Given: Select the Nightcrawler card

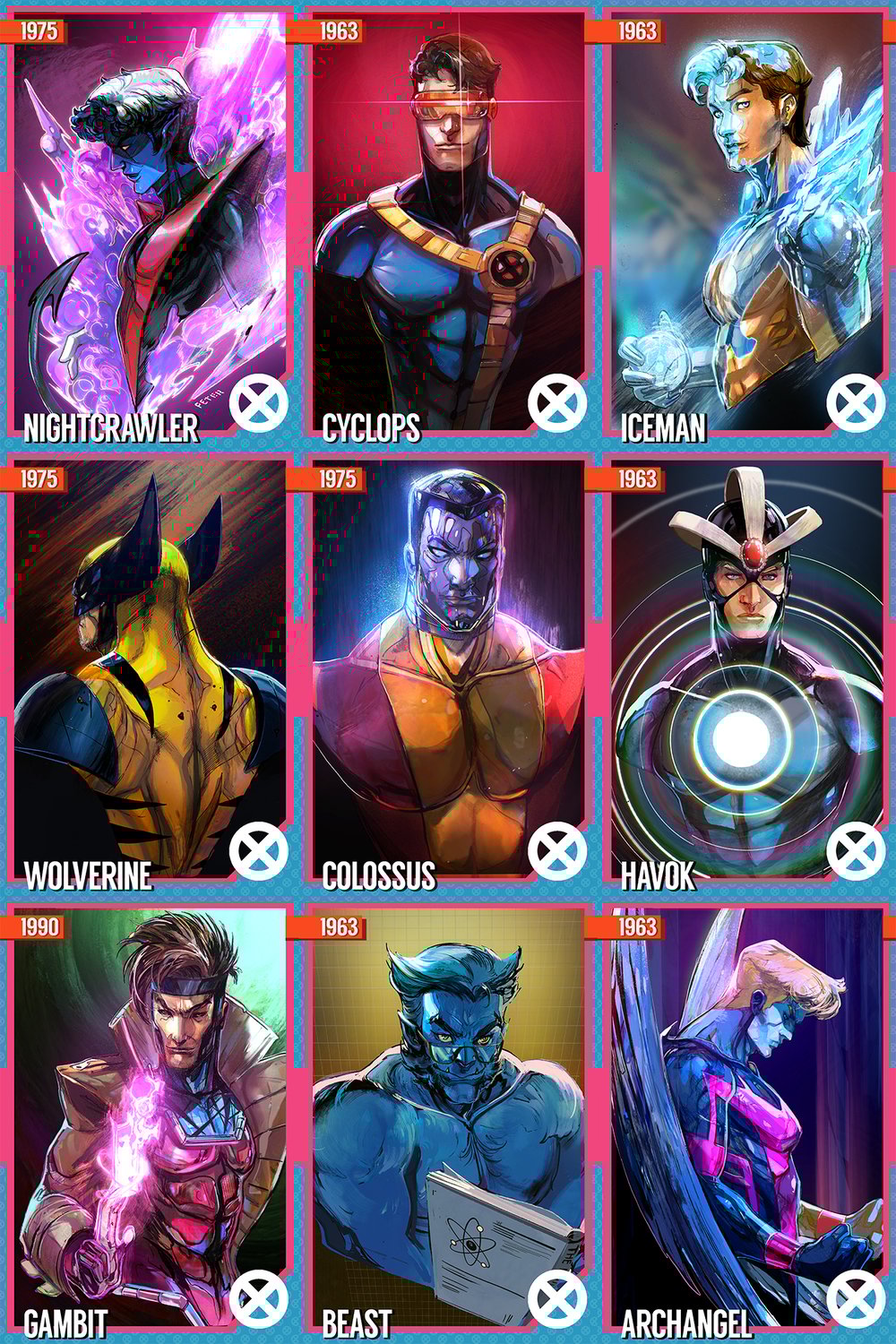Looking at the screenshot, I should [149, 224].
